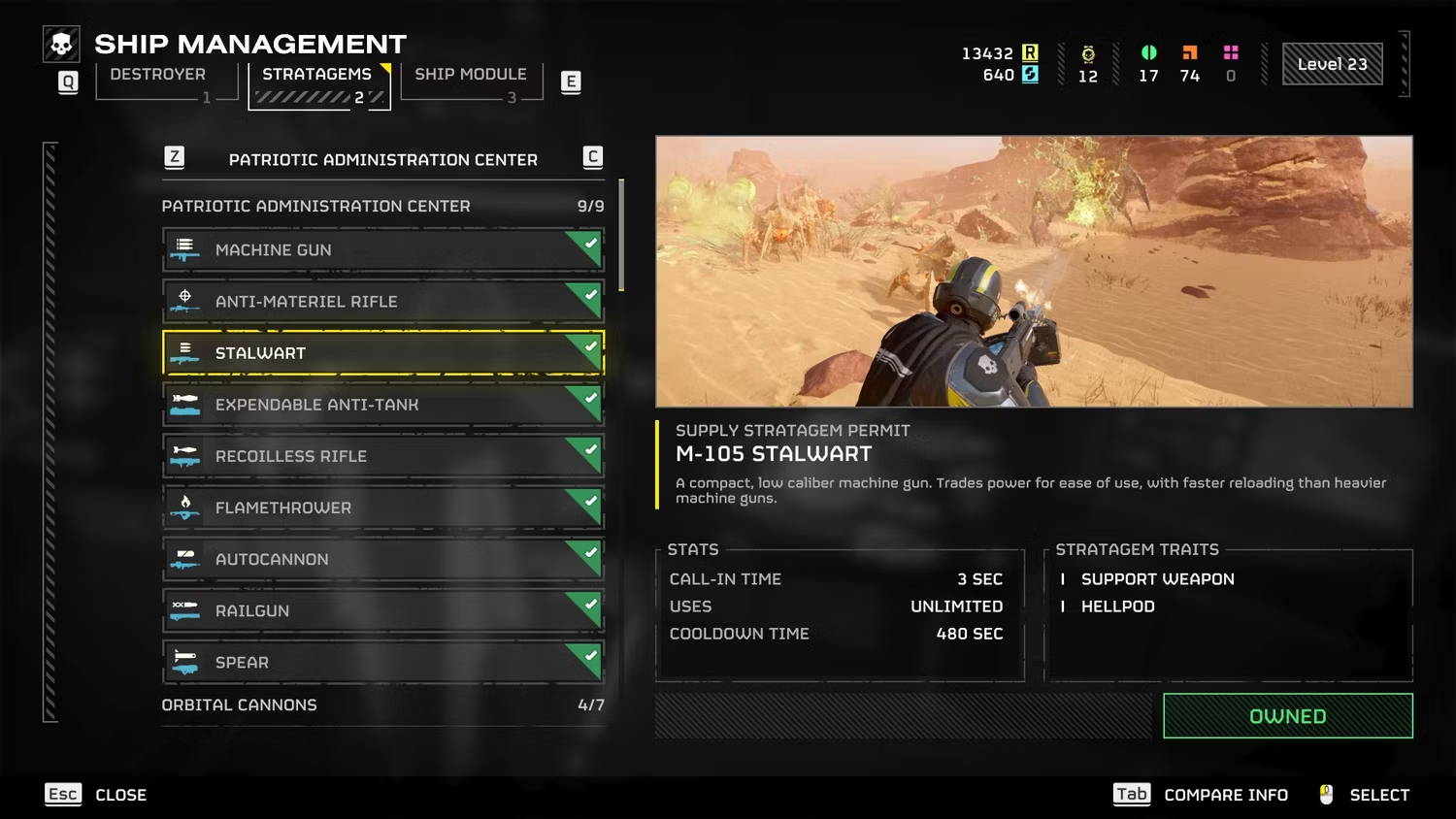Select the Flamethrower entry
The width and height of the screenshot is (1456, 819).
pos(382,508)
